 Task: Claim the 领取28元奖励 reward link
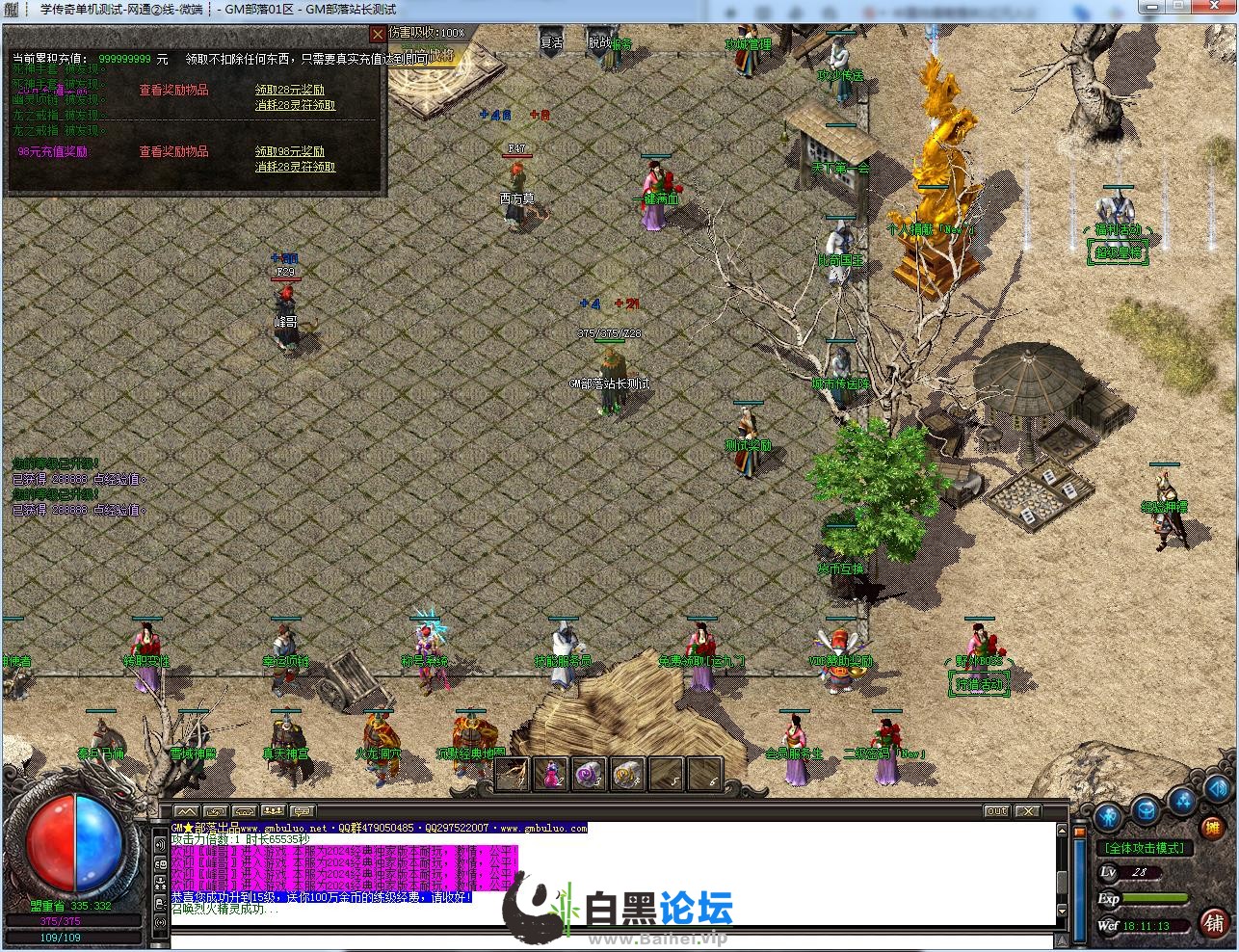[289, 91]
